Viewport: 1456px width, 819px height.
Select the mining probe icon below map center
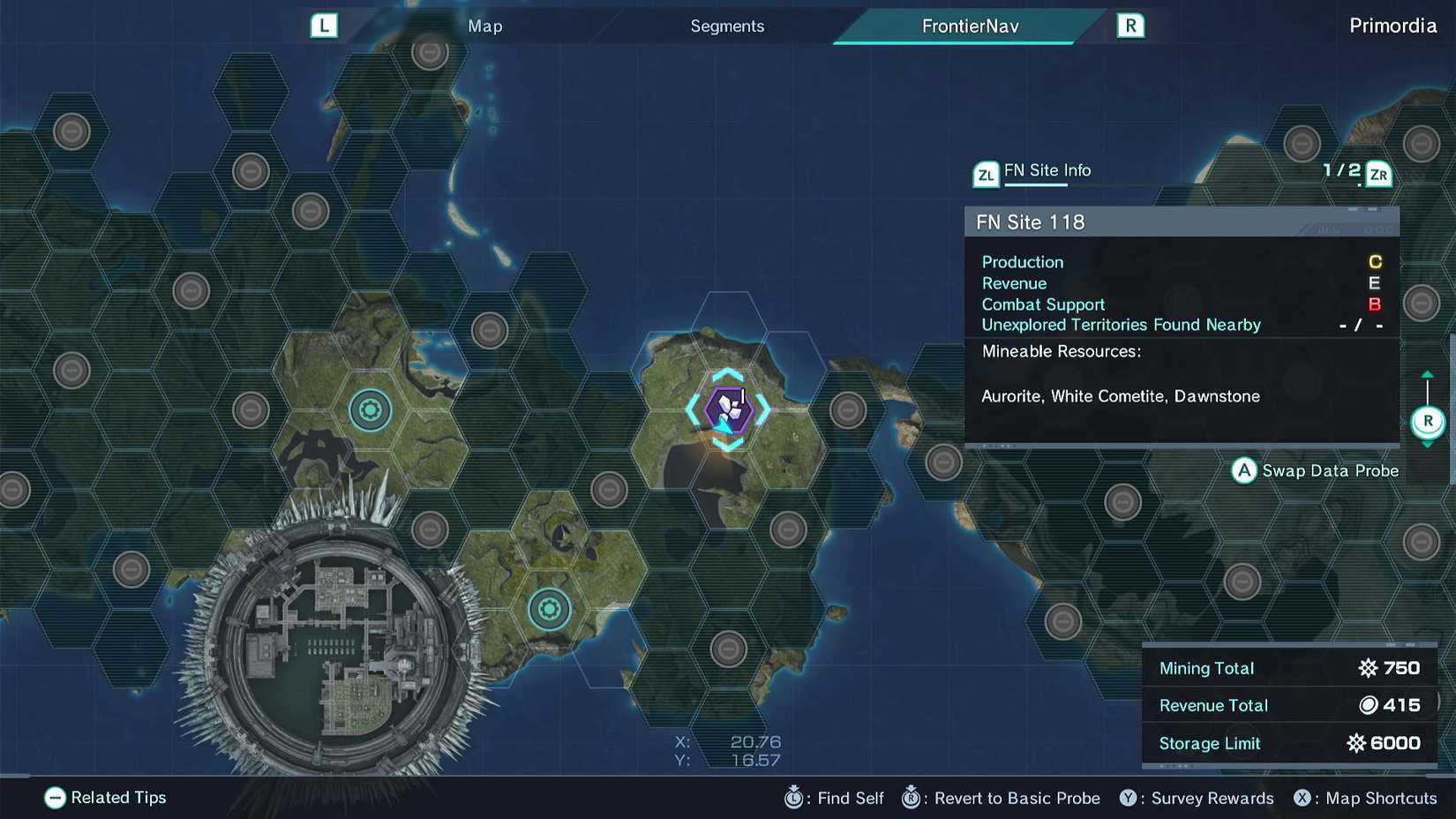[x=549, y=607]
